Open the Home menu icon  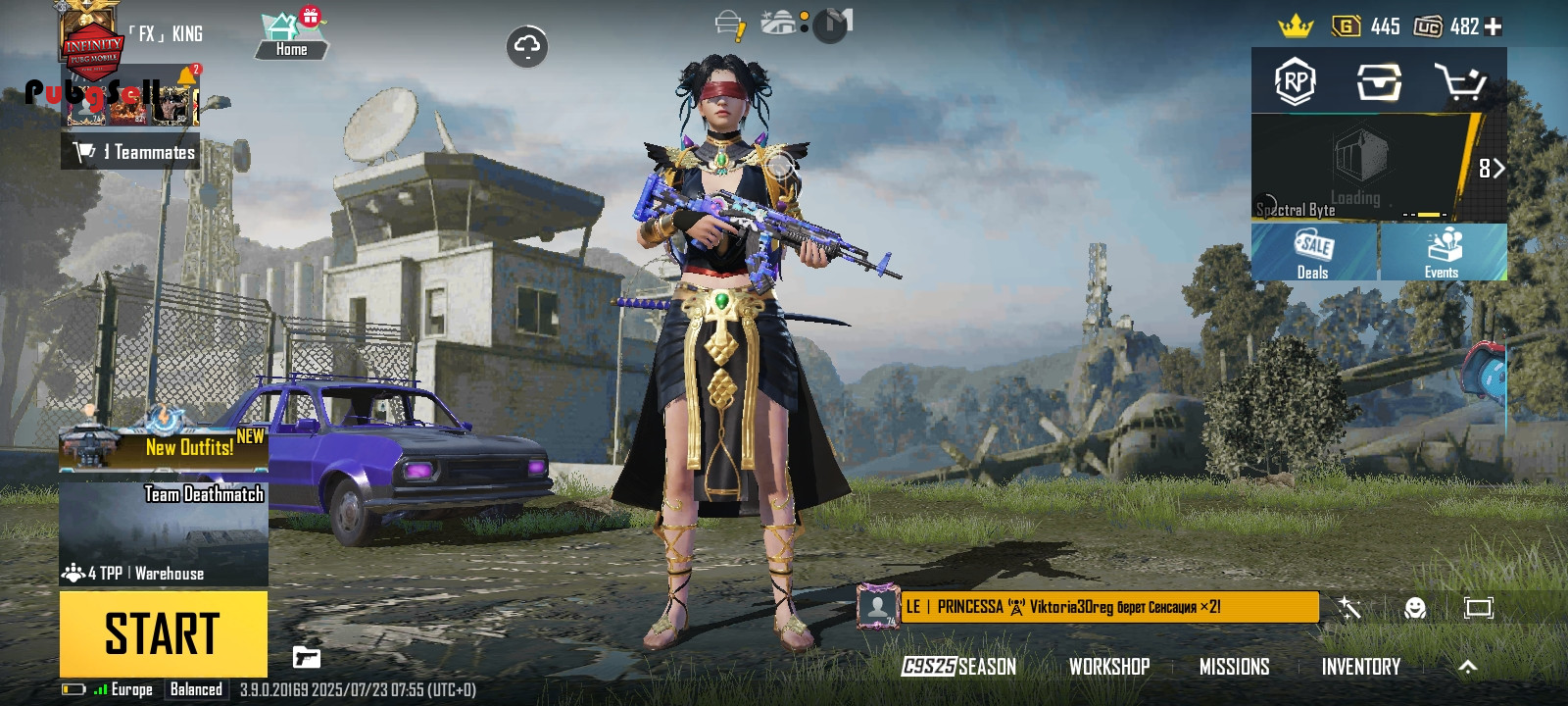click(x=291, y=36)
